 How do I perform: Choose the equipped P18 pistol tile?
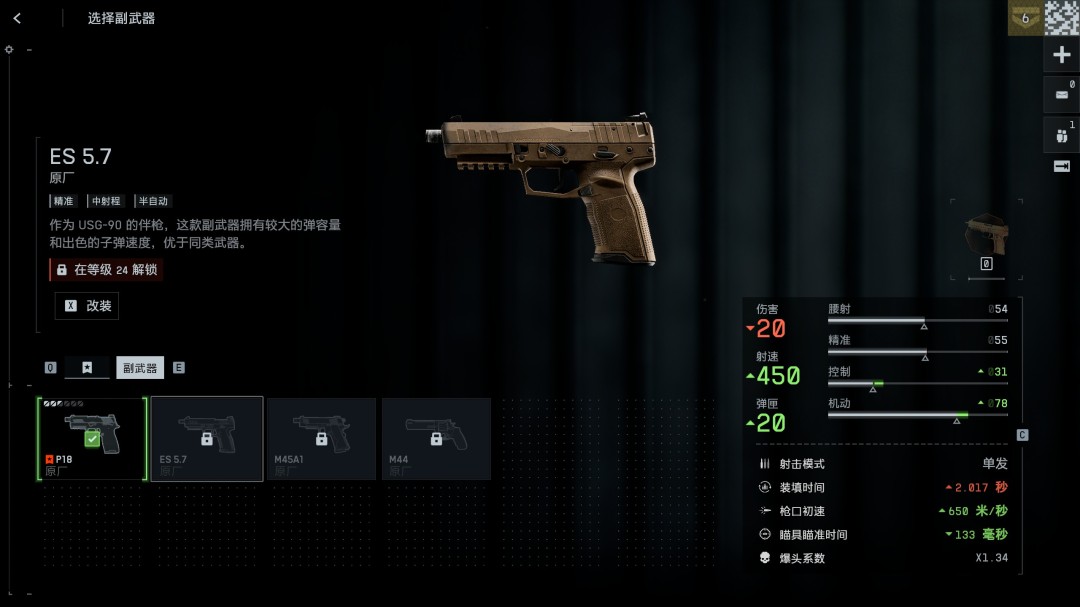[x=92, y=439]
